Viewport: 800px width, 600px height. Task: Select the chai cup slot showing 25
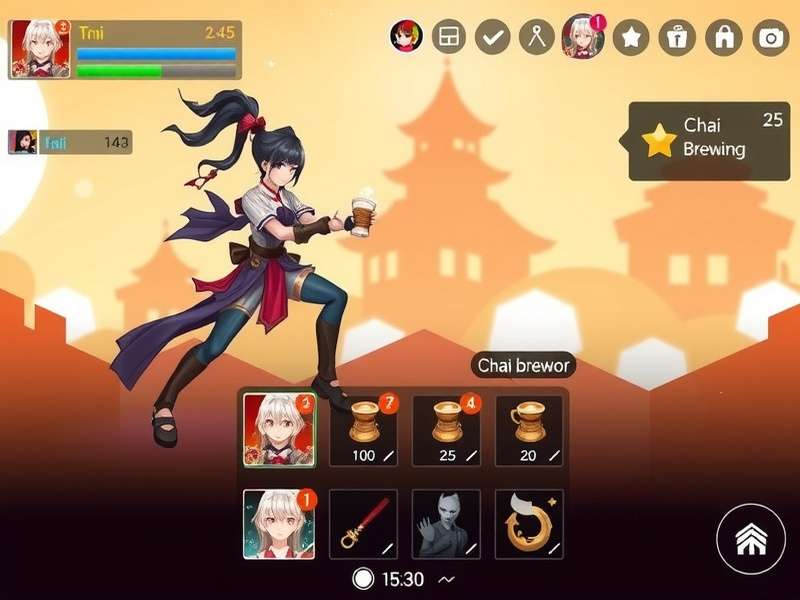click(446, 431)
